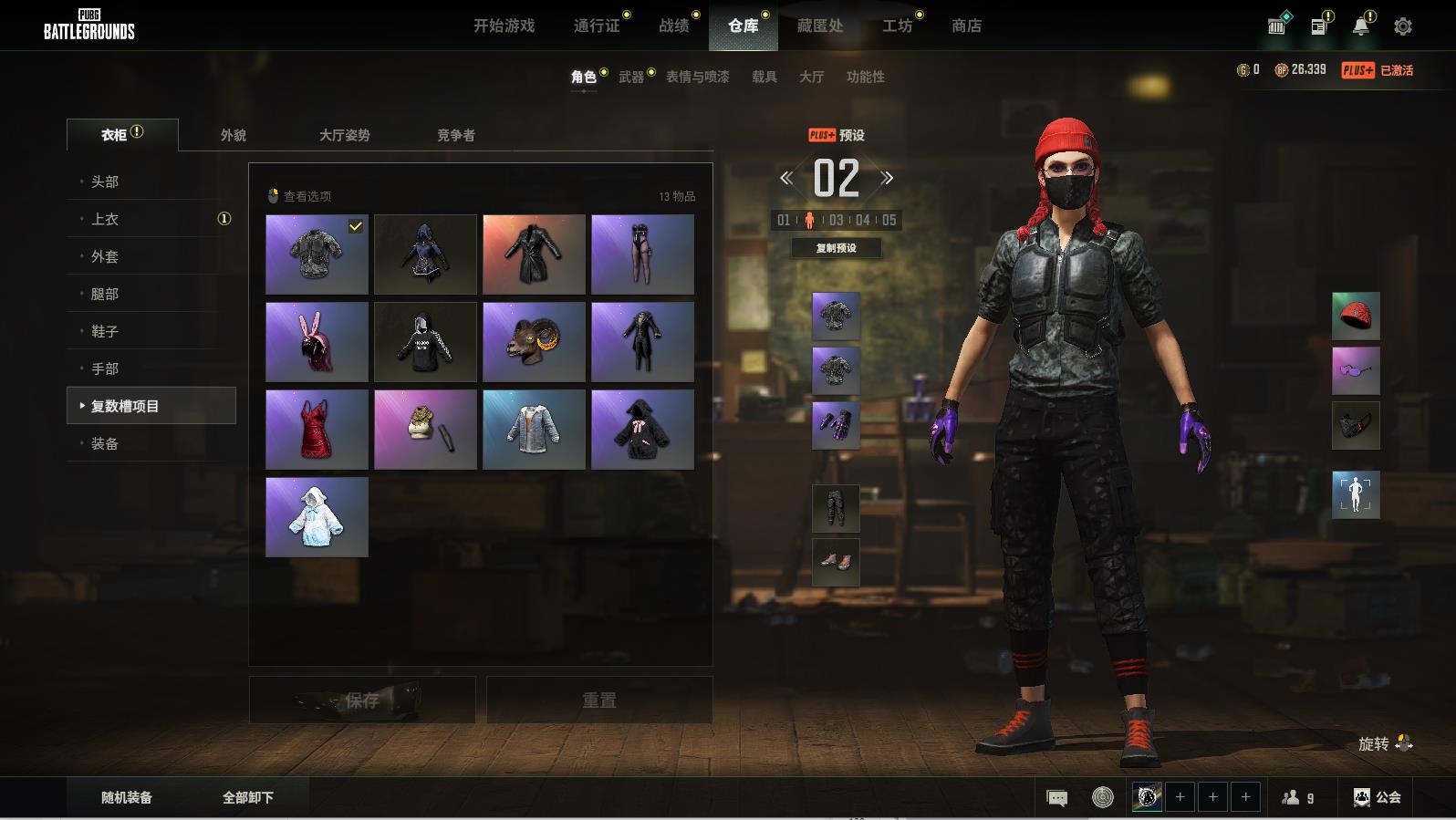The image size is (1456, 820).
Task: Select the ram skull mask item
Action: pos(534,342)
